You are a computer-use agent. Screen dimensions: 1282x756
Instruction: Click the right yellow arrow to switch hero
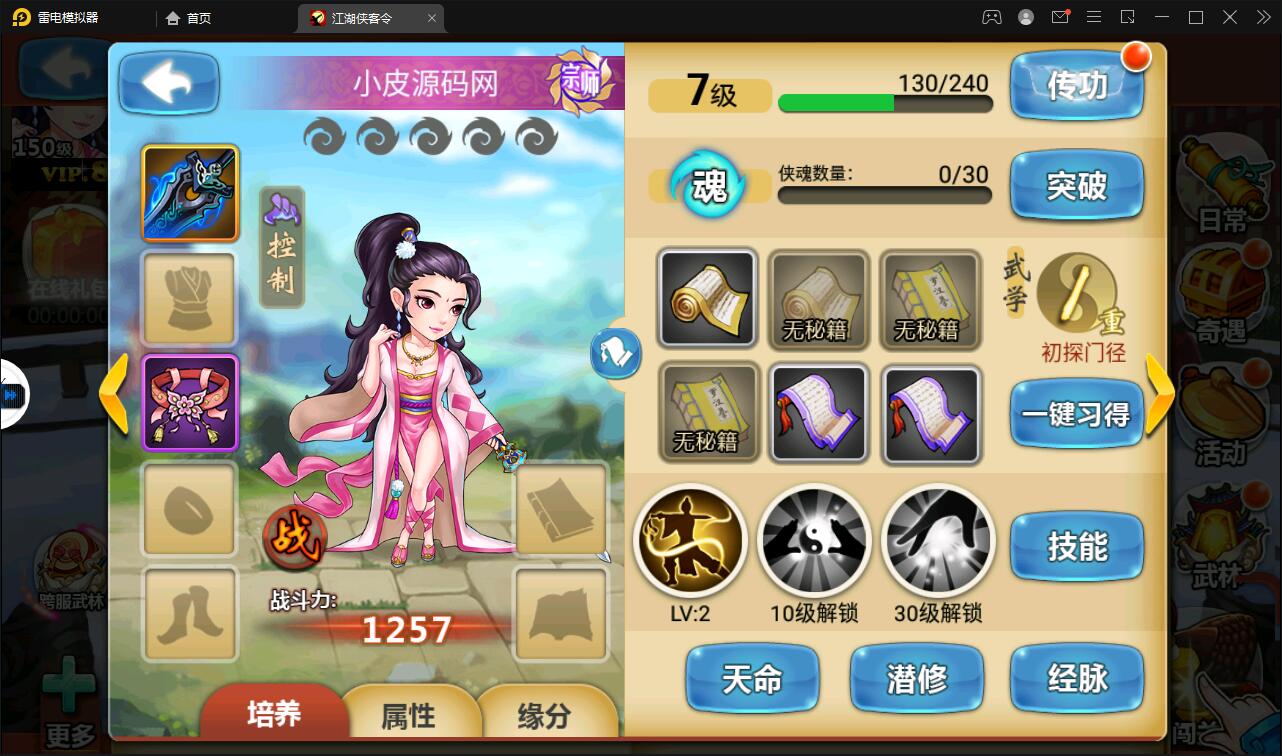1160,394
